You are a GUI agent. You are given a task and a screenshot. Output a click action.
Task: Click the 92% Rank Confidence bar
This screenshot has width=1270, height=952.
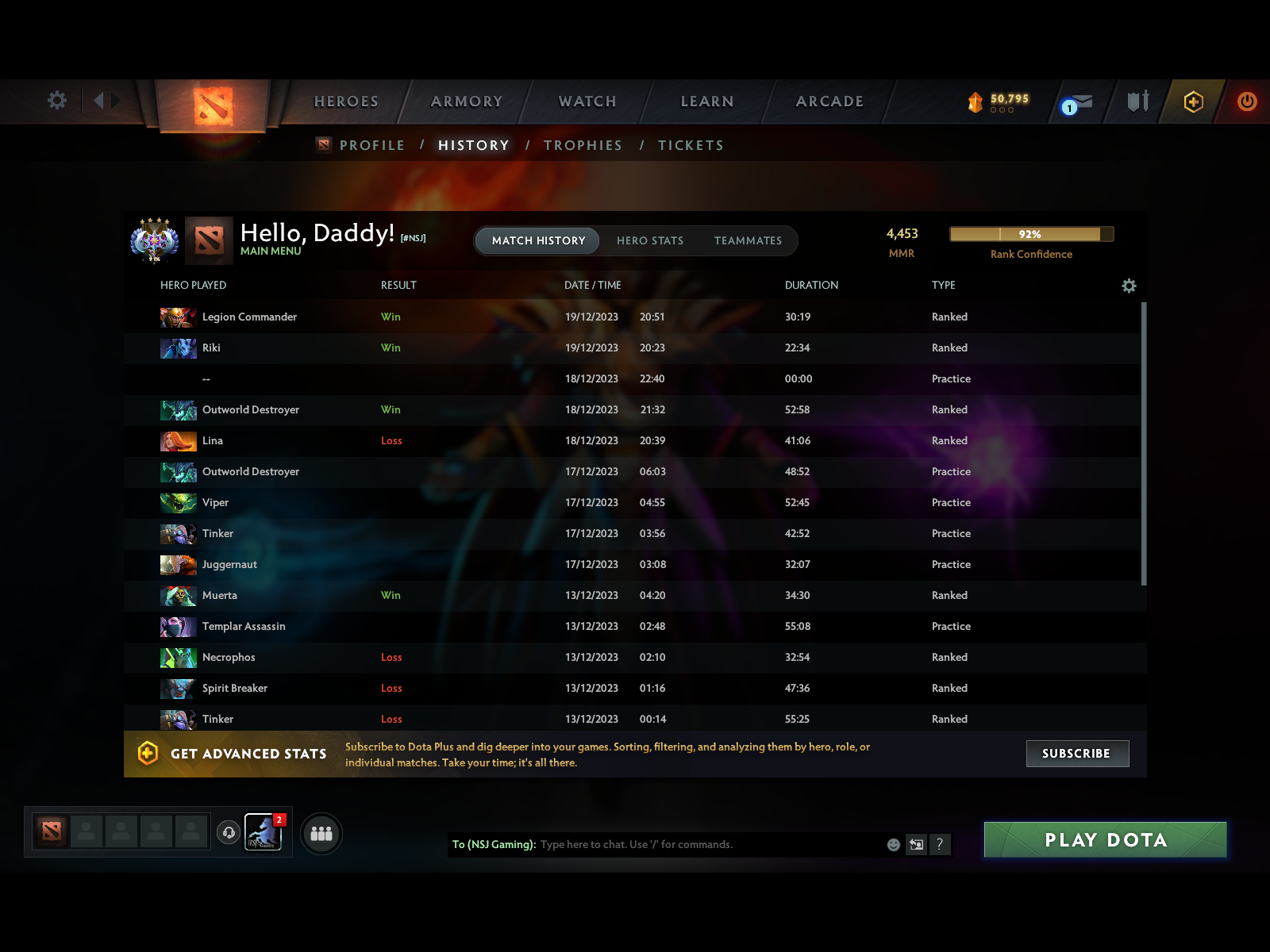coord(1030,234)
